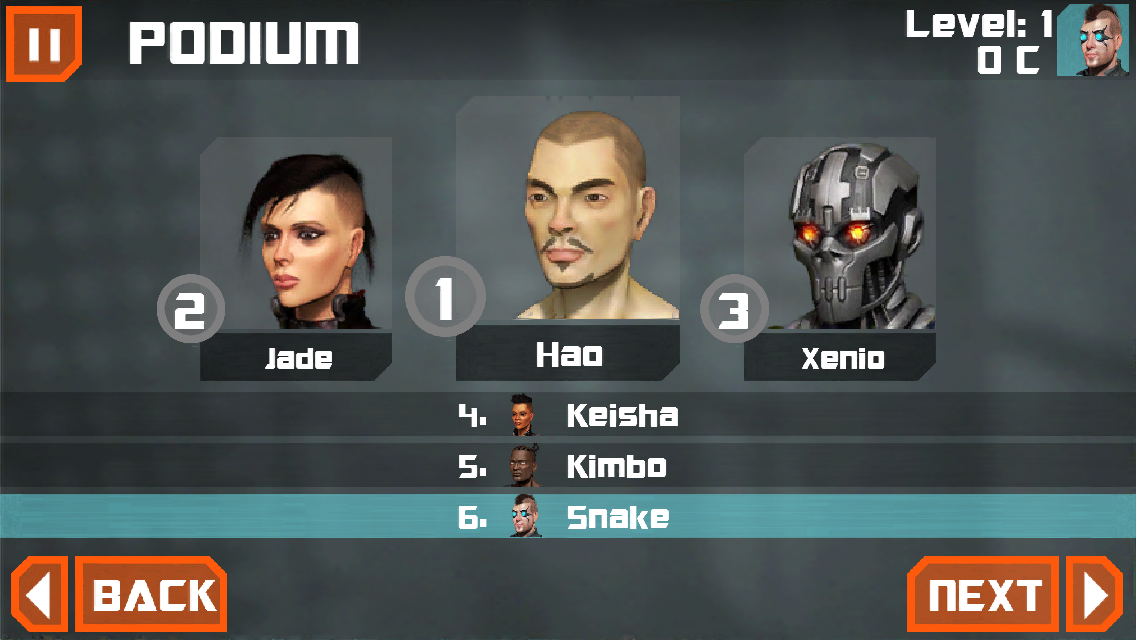Image resolution: width=1136 pixels, height=640 pixels.
Task: Select Hao's first place portrait
Action: pos(568,215)
